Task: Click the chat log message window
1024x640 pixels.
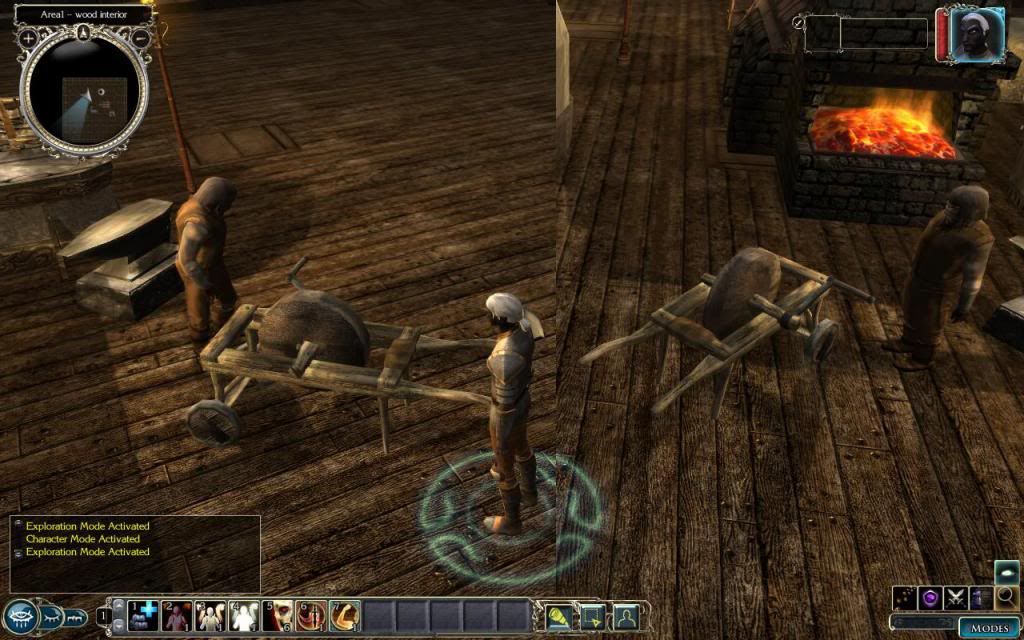Action: coord(135,552)
